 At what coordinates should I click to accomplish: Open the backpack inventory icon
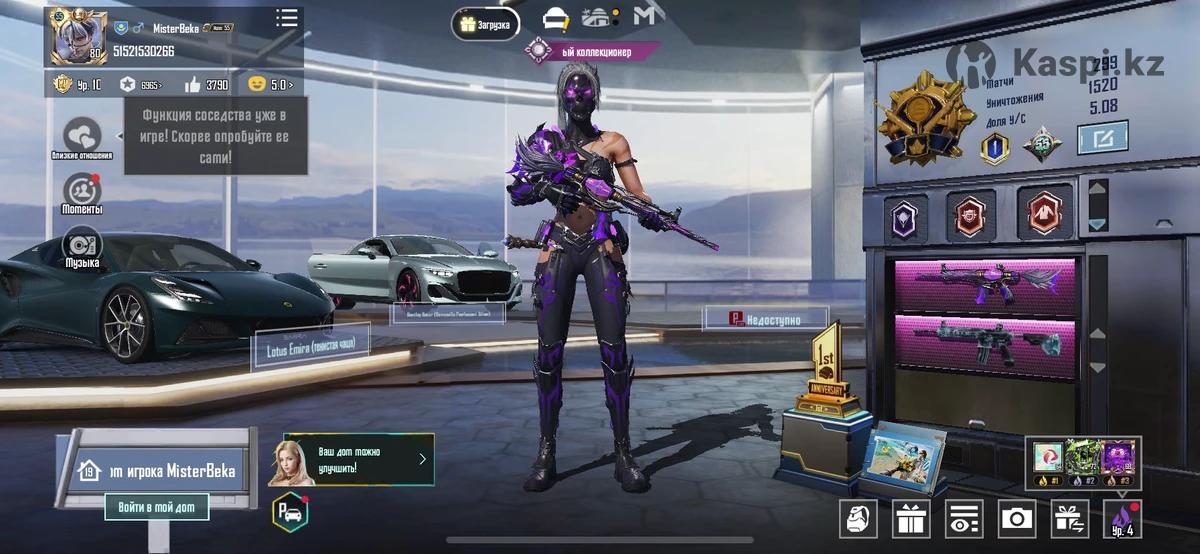[857, 518]
